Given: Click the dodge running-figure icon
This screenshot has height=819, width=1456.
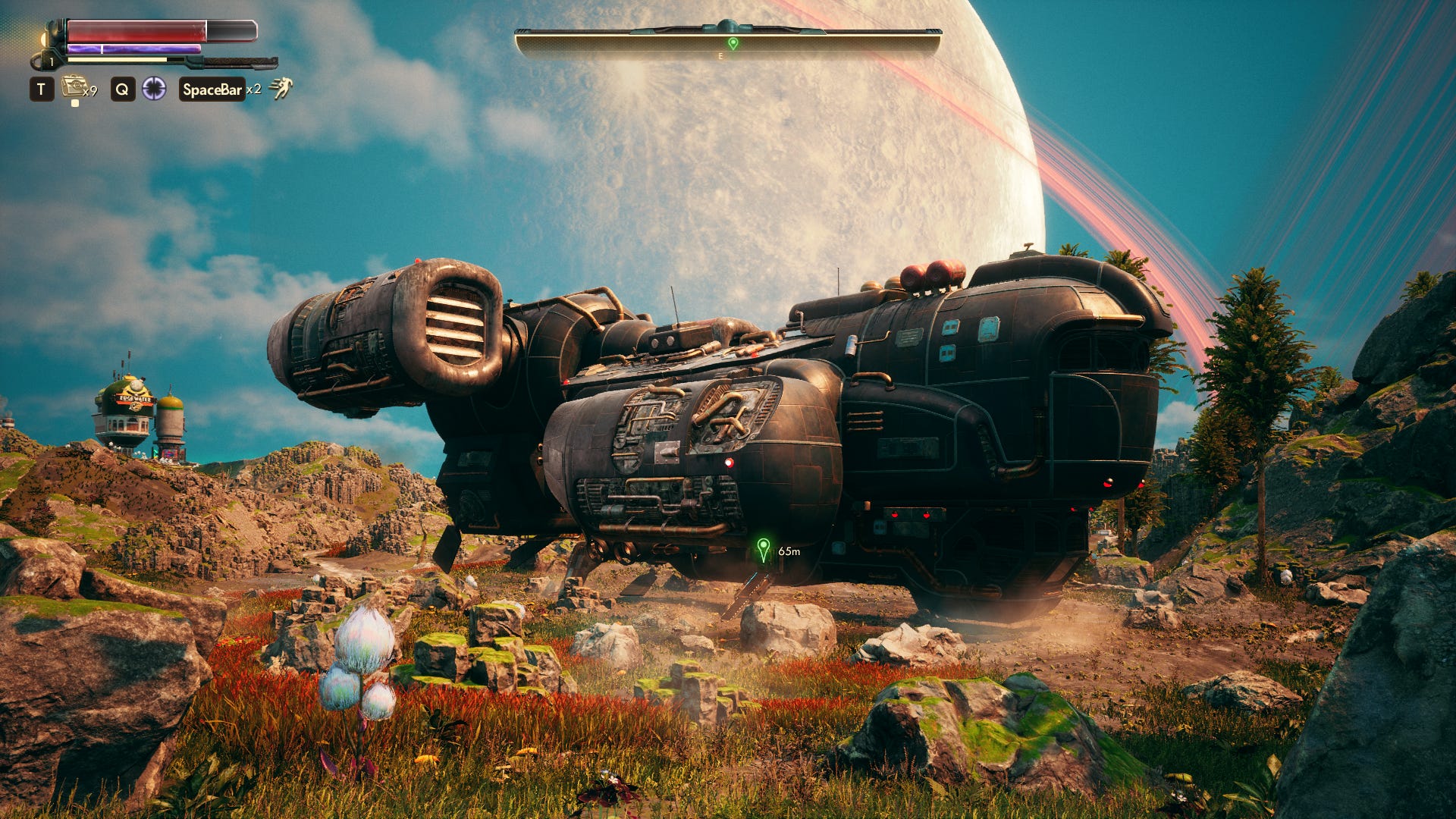Looking at the screenshot, I should pyautogui.click(x=281, y=89).
